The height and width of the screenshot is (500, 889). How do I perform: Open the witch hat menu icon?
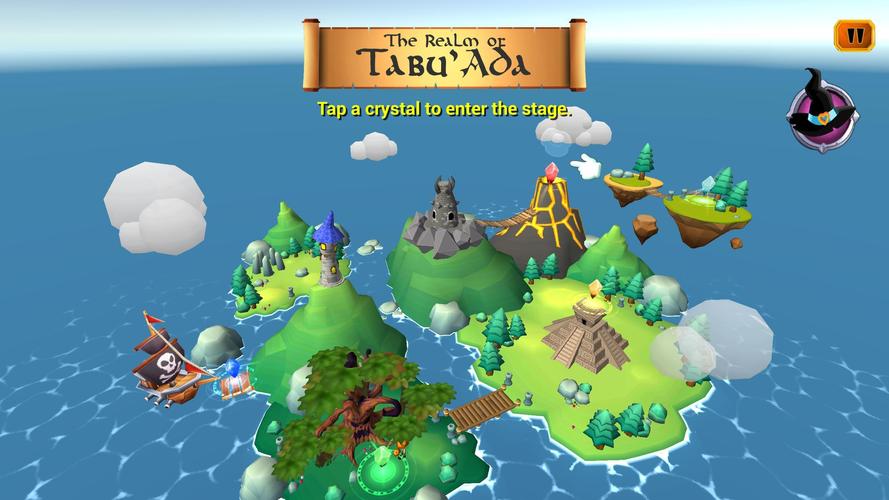pos(822,113)
